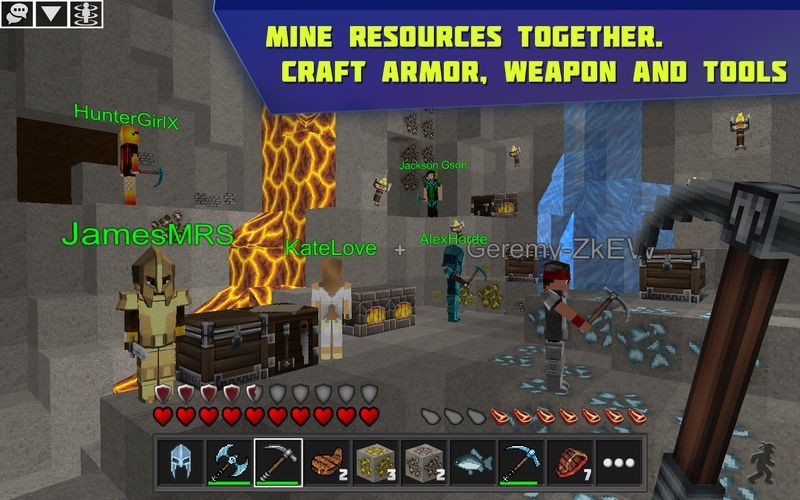Open the chat speech-bubble button
This screenshot has width=800, height=500.
pyautogui.click(x=19, y=14)
